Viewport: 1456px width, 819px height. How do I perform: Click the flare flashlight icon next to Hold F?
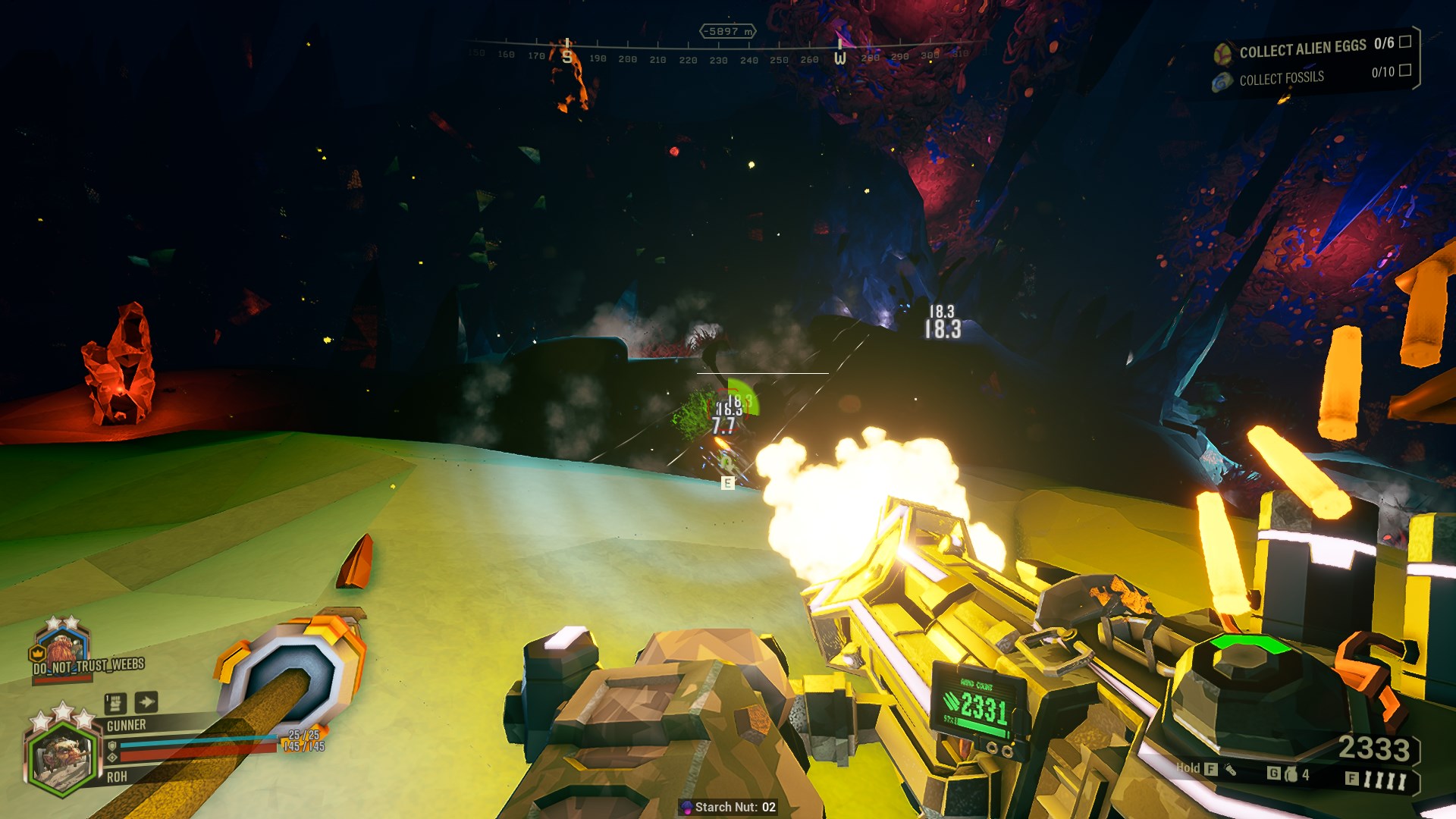pos(1230,771)
